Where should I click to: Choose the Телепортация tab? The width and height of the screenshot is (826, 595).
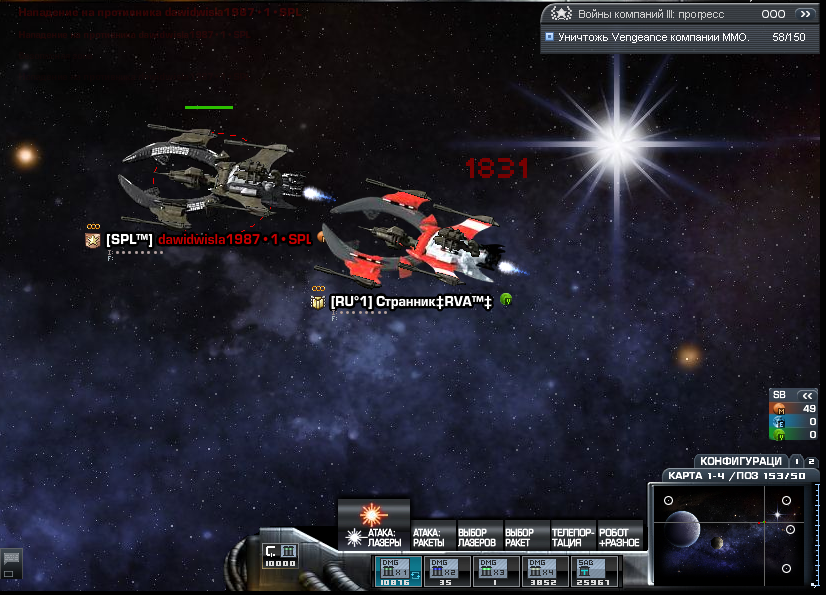click(x=573, y=537)
